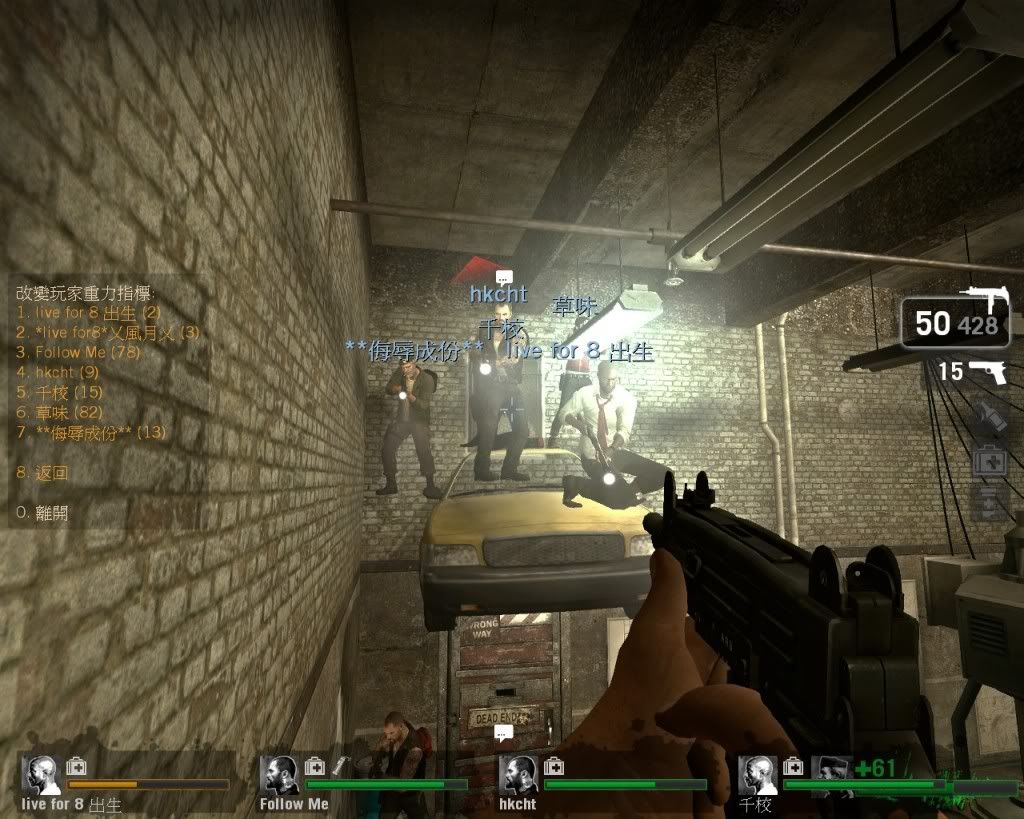Choose "千校 (15)" in the player list

click(x=60, y=392)
